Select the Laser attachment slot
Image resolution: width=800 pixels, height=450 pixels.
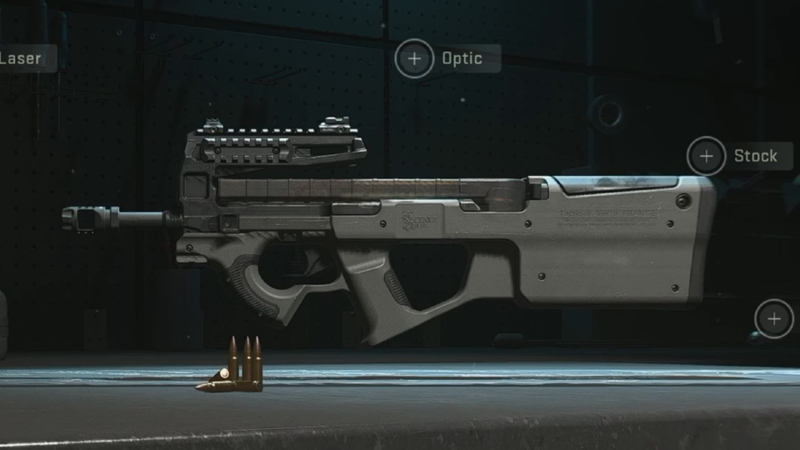21,58
